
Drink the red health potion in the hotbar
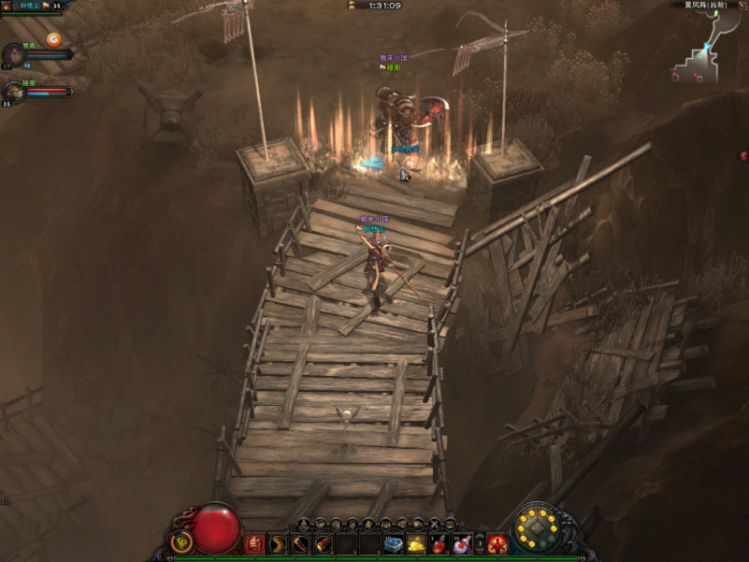pyautogui.click(x=438, y=544)
